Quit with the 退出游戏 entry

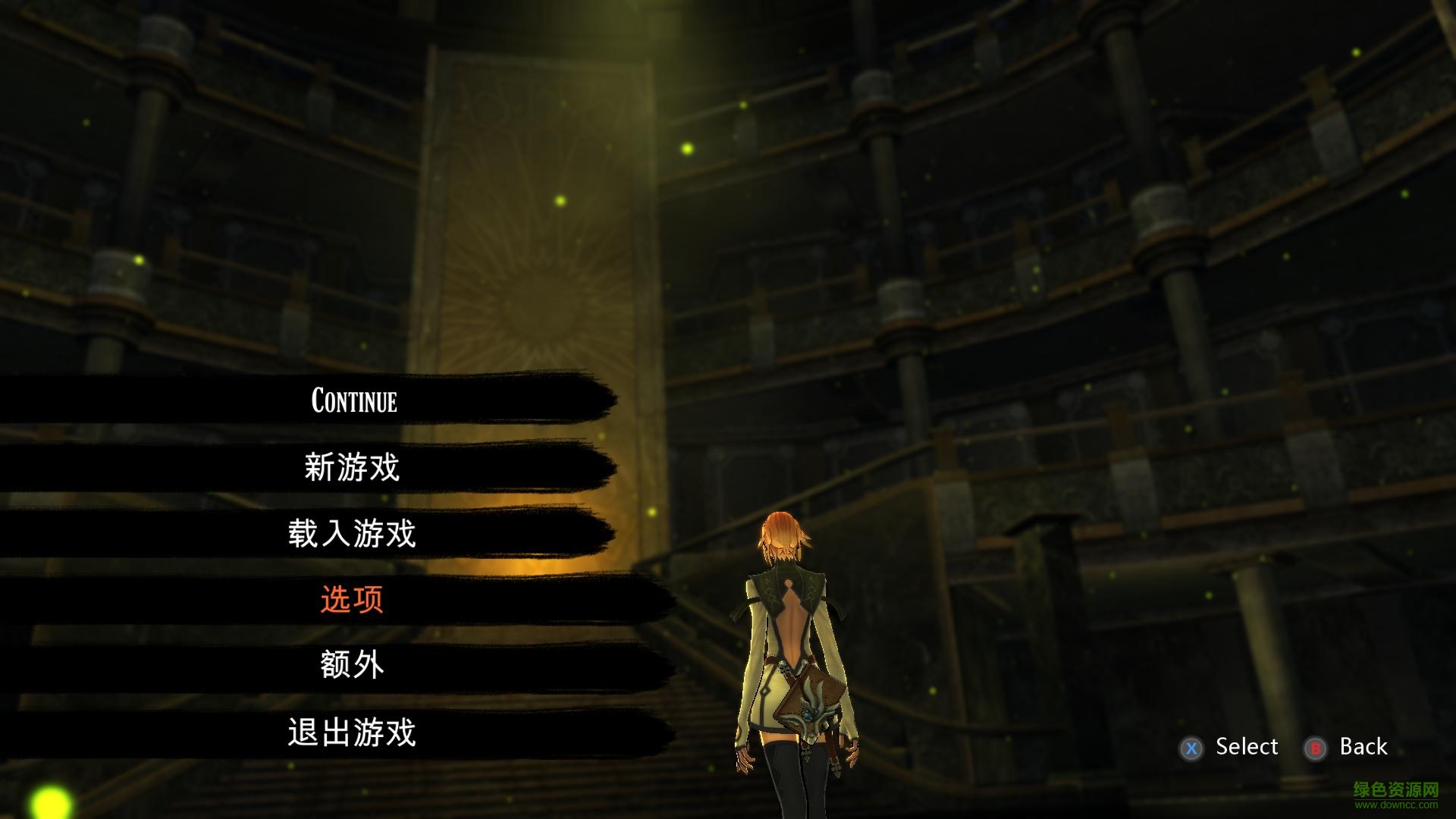(352, 732)
